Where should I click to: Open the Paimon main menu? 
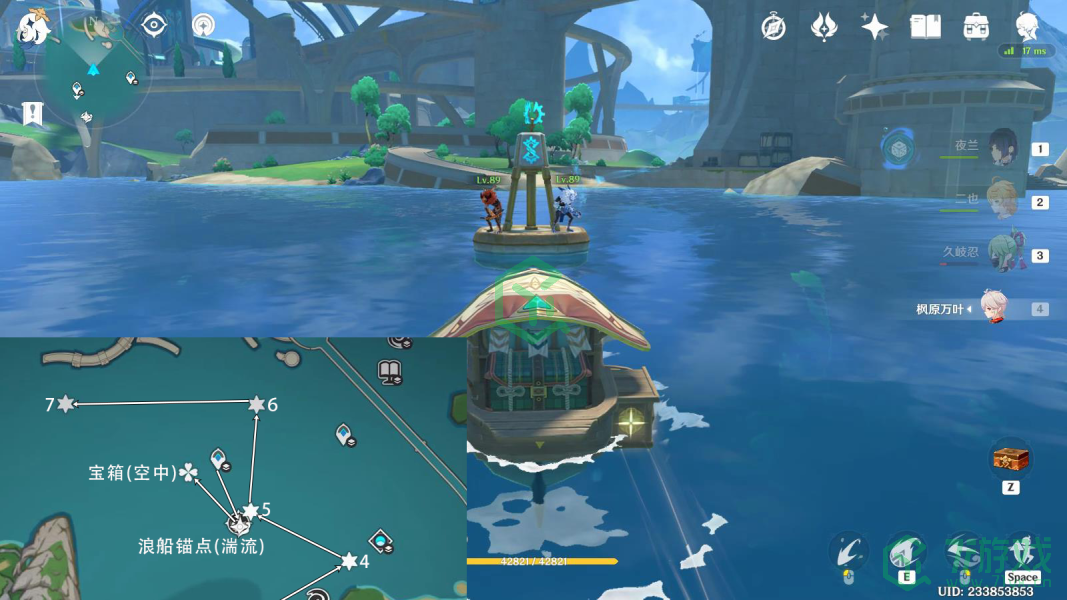[x=33, y=28]
